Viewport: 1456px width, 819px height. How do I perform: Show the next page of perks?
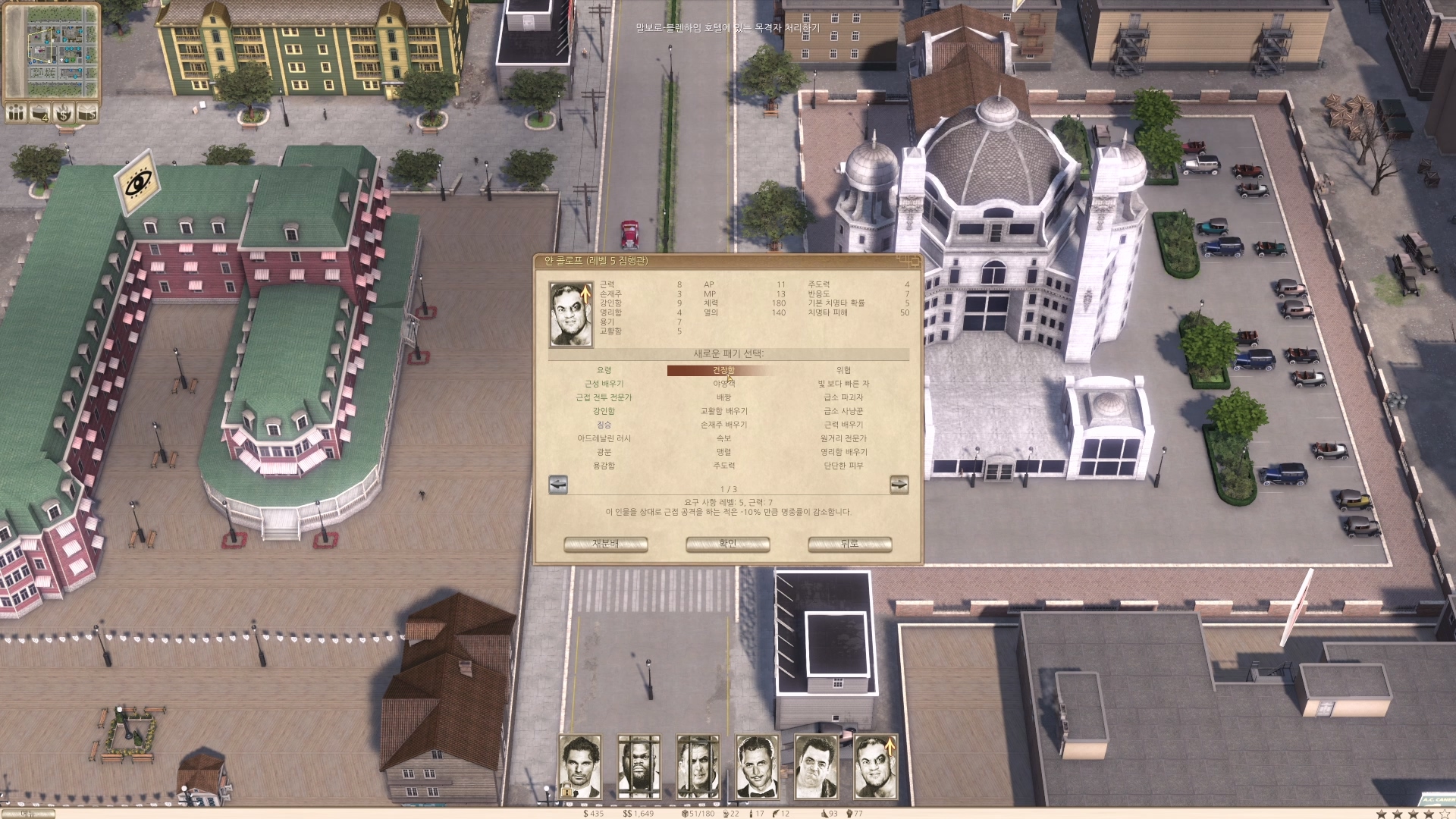[899, 485]
